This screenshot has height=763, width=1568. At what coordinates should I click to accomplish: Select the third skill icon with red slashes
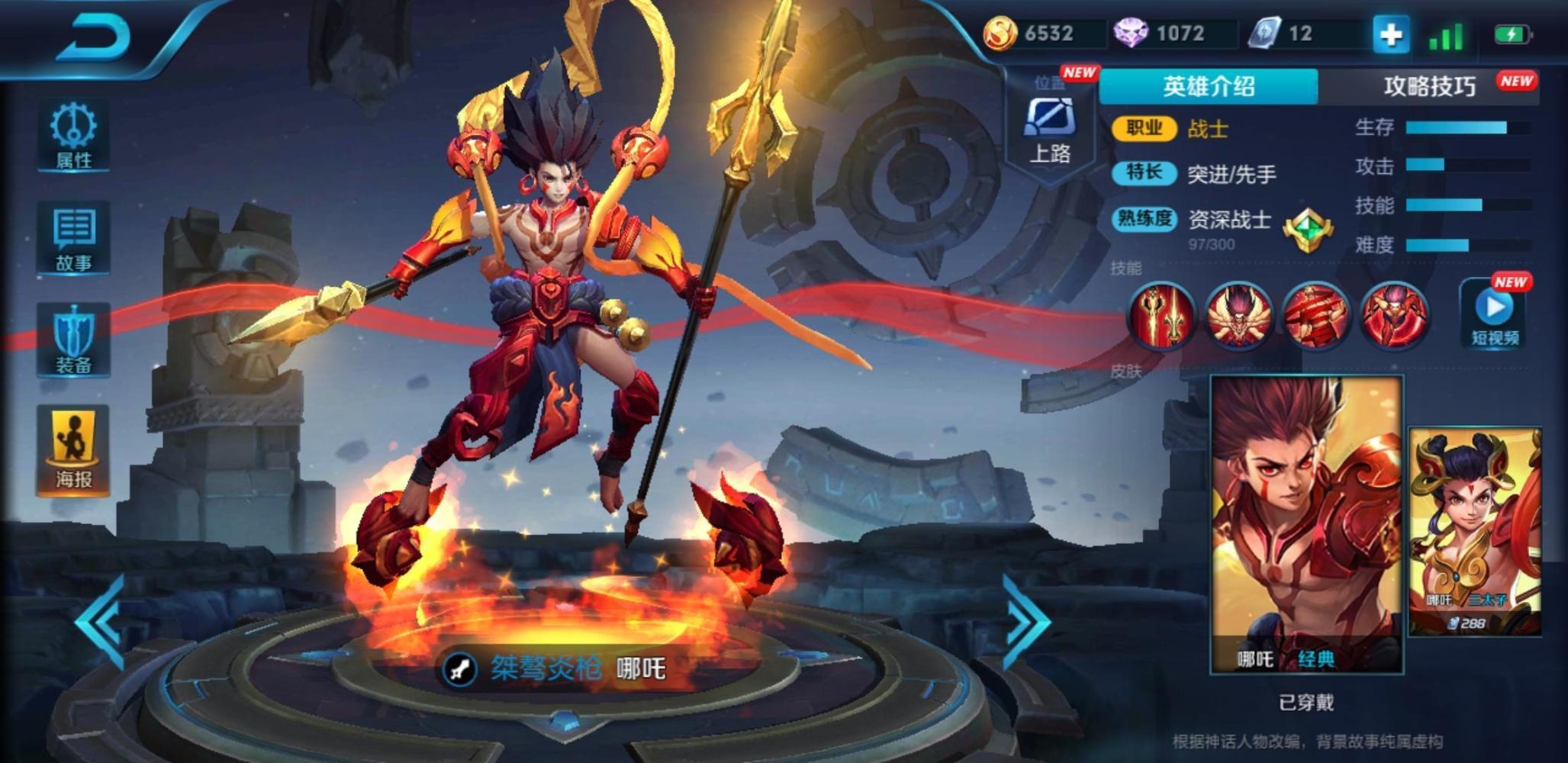1315,315
